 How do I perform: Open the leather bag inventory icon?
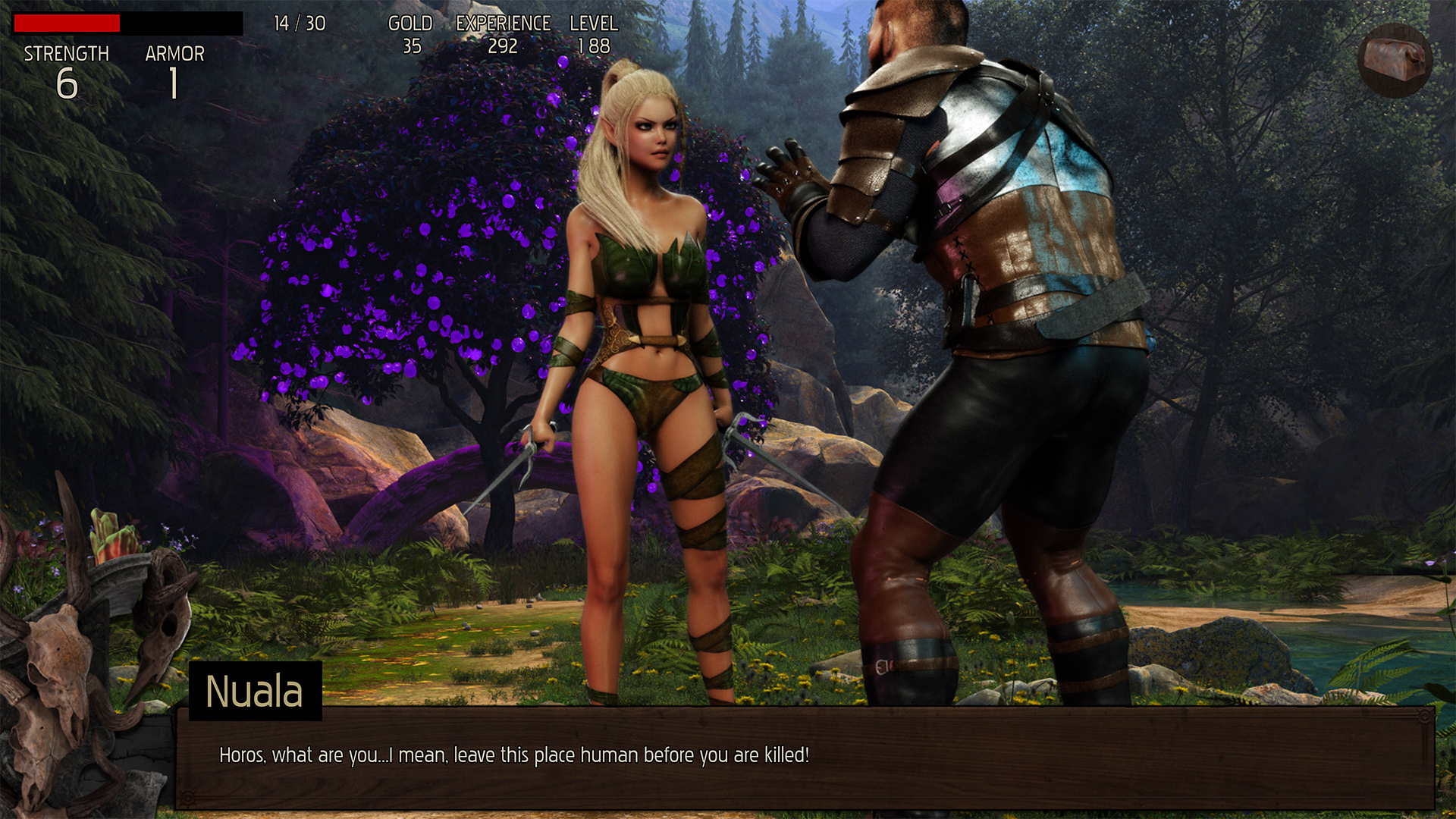1394,60
